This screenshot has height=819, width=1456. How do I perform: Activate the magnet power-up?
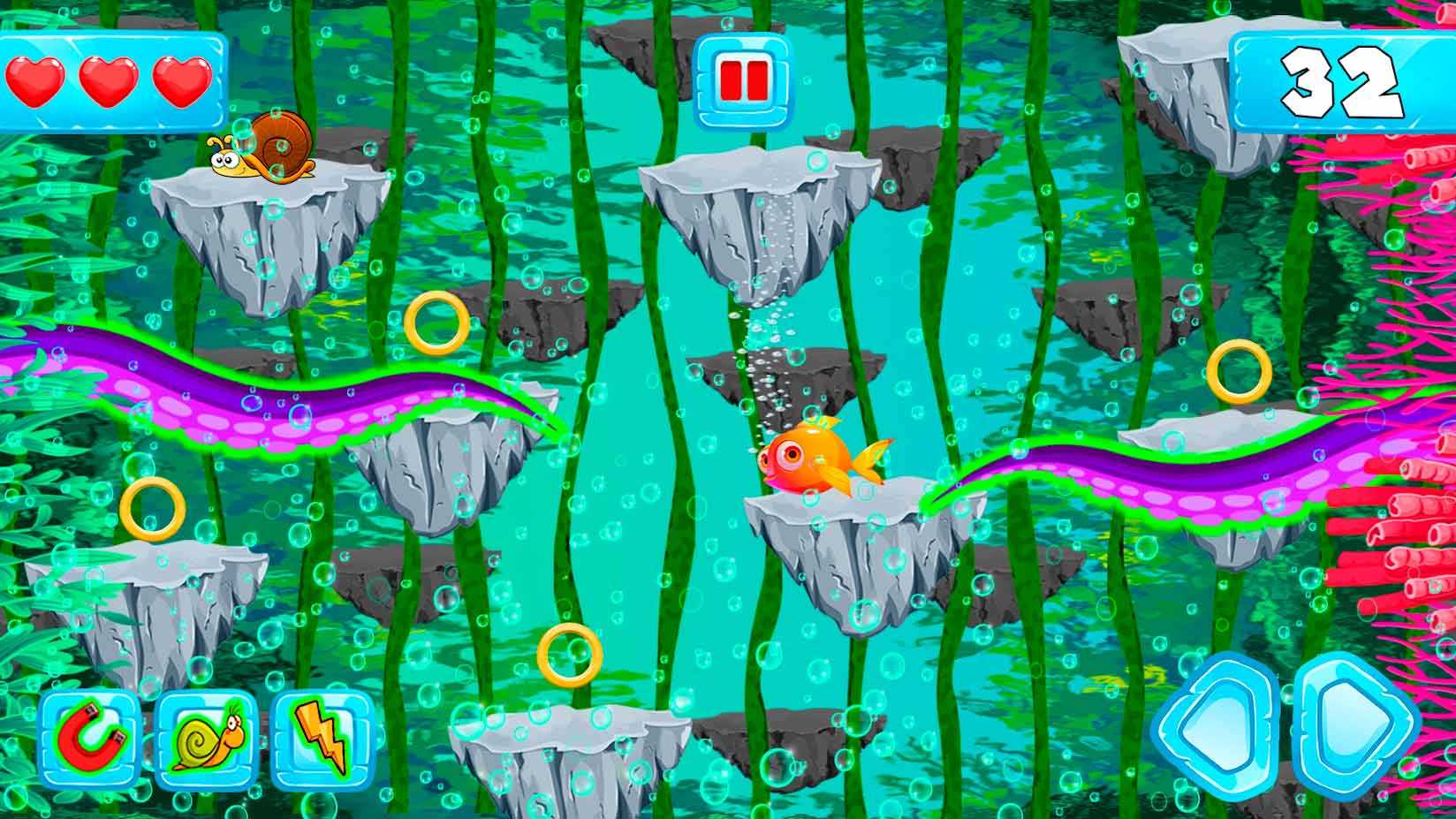pyautogui.click(x=90, y=739)
